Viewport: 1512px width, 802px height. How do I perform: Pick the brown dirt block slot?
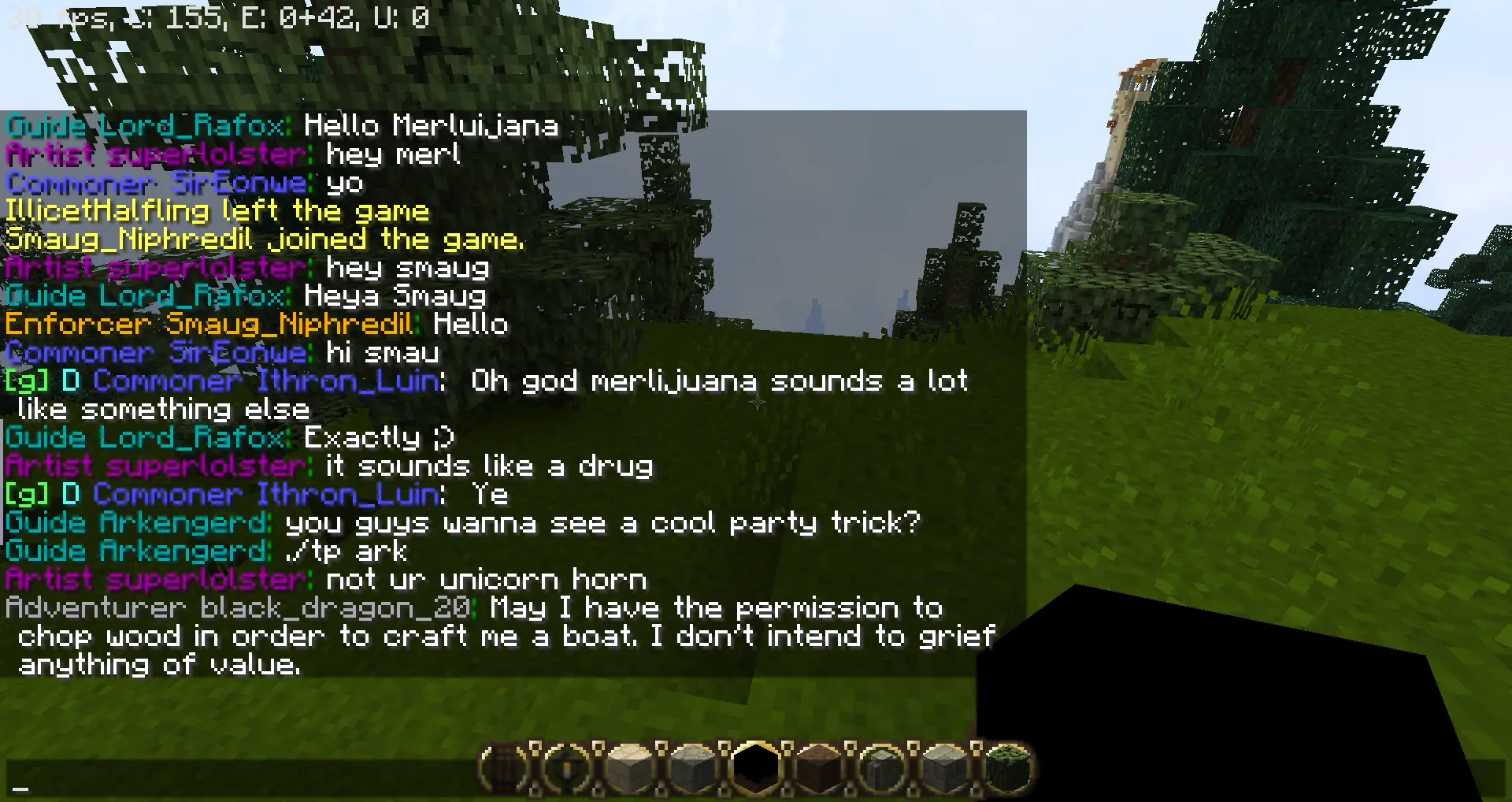point(819,767)
